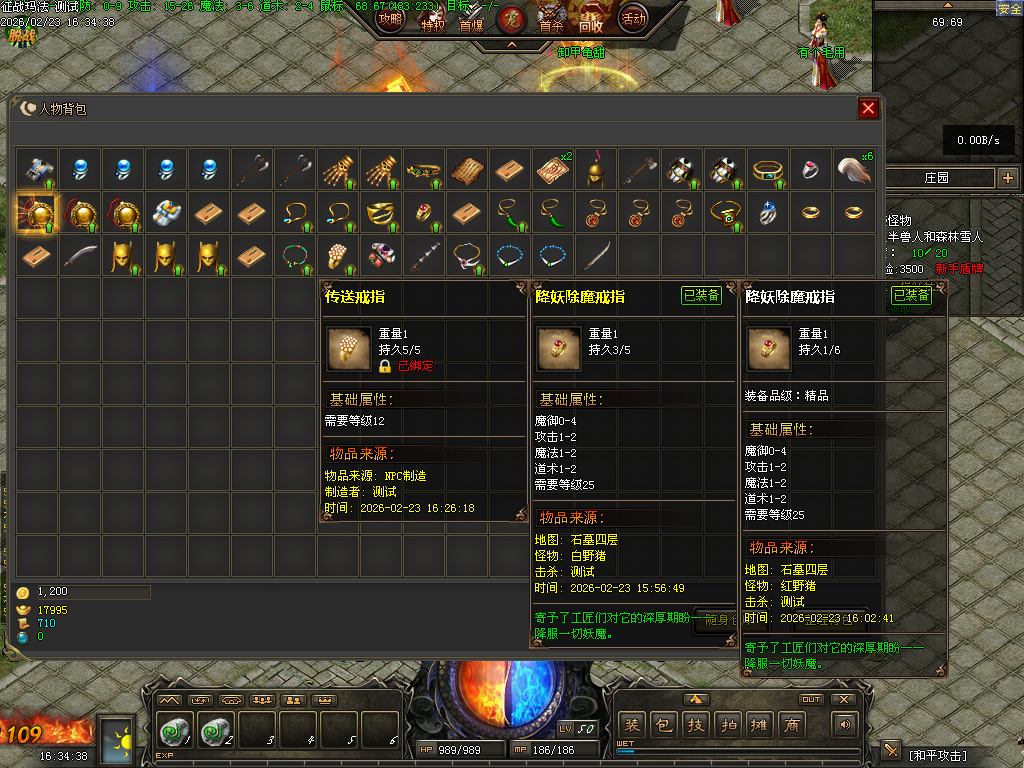
Task: Click the 商 shop button
Action: [792, 724]
